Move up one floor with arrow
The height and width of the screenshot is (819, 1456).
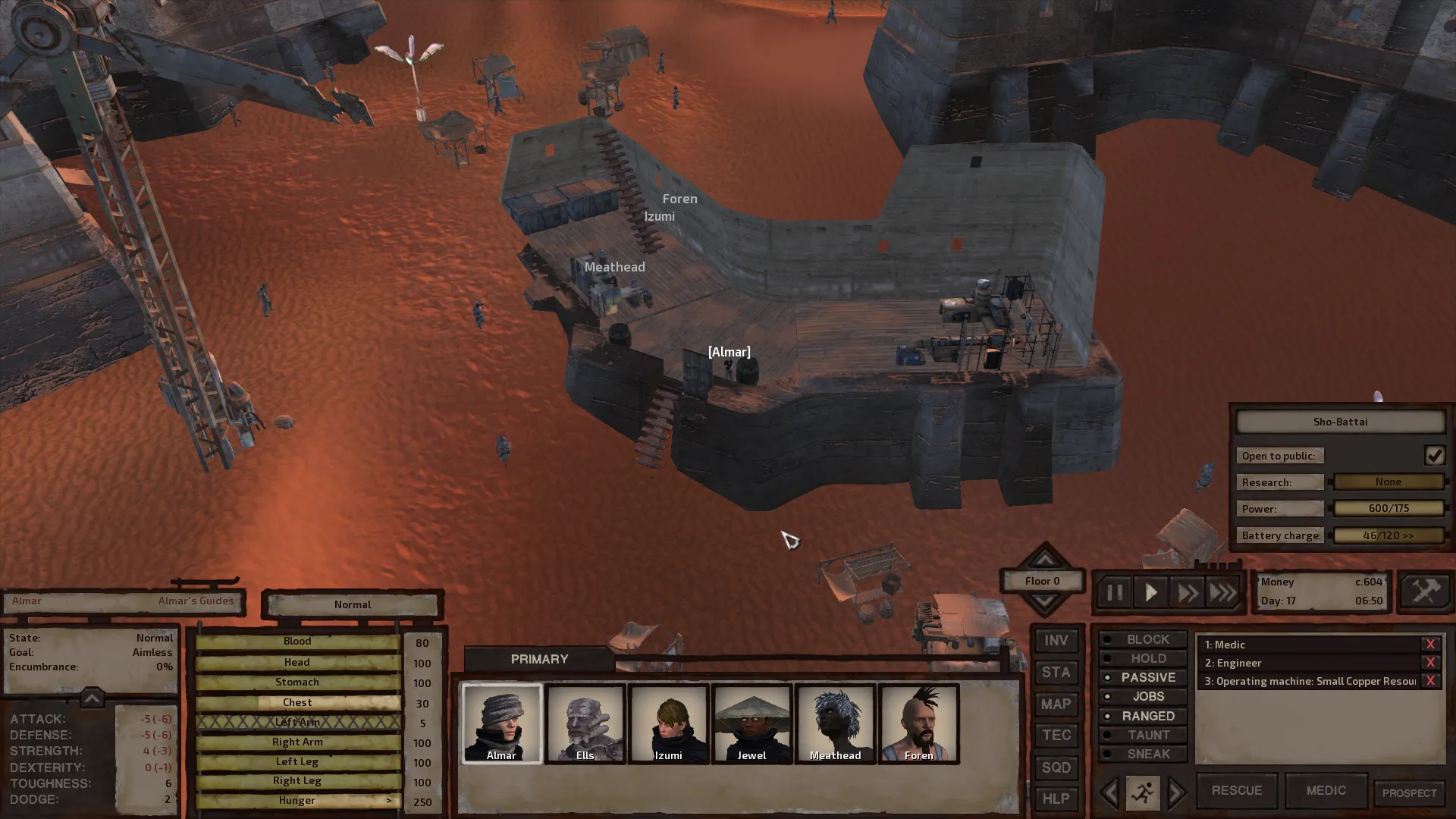(1045, 559)
